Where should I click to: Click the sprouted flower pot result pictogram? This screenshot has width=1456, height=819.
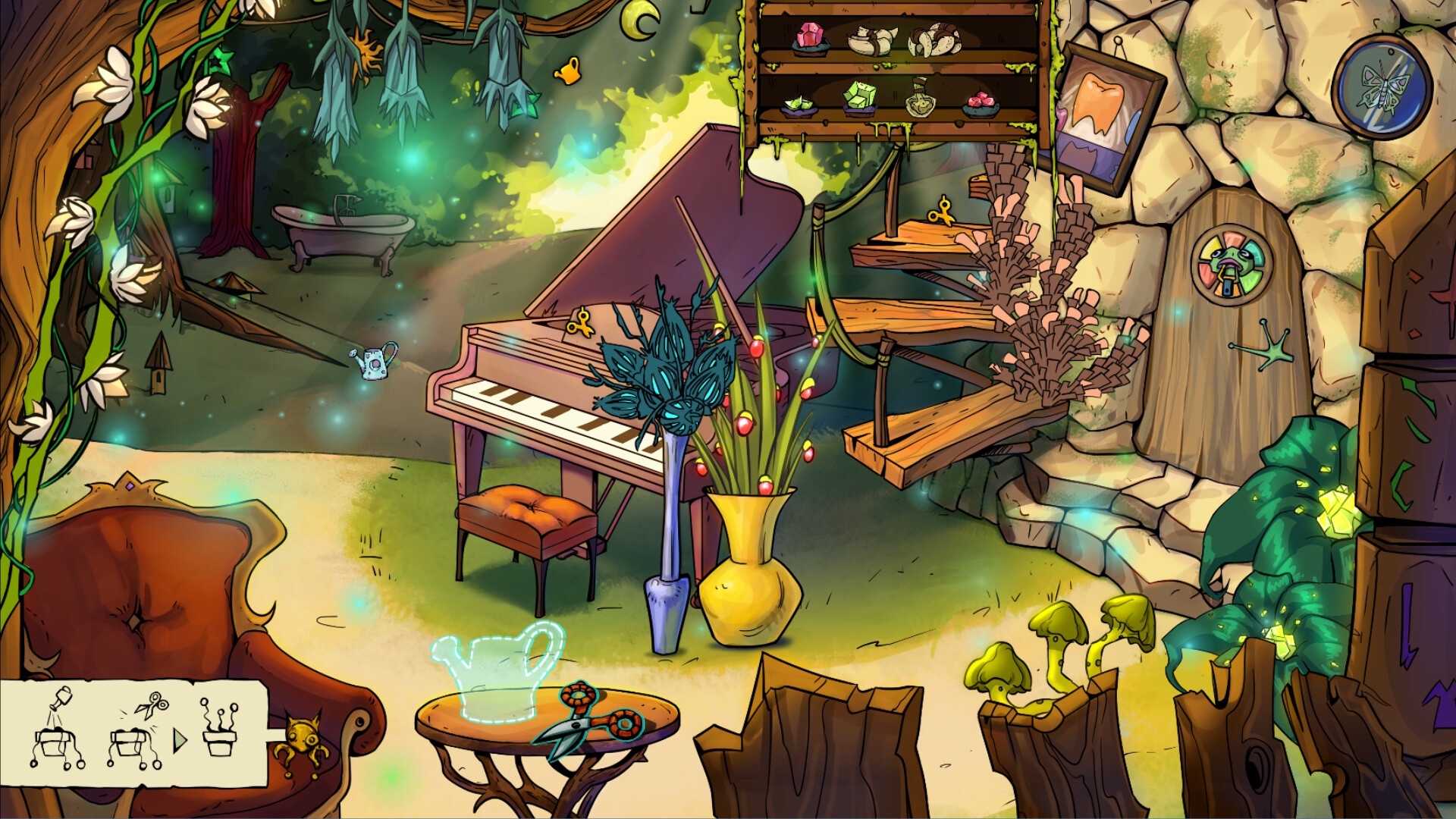220,730
